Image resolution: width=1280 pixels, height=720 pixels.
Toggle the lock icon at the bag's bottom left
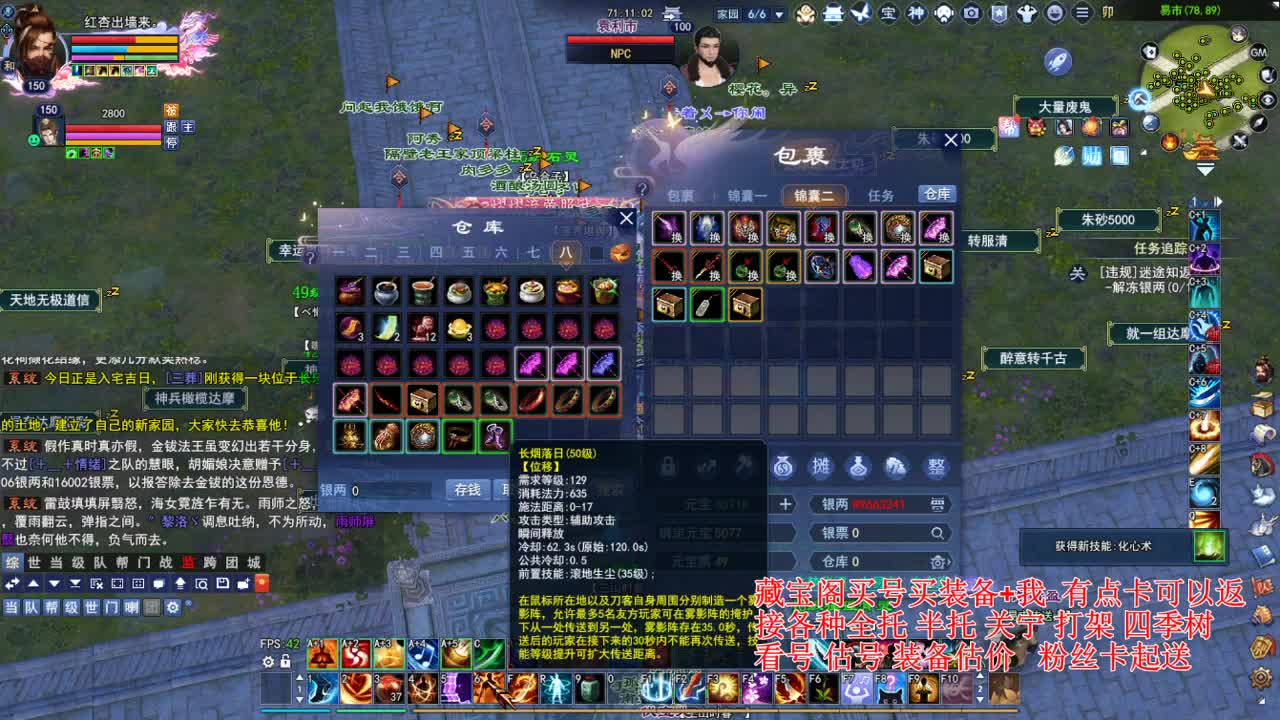[667, 465]
